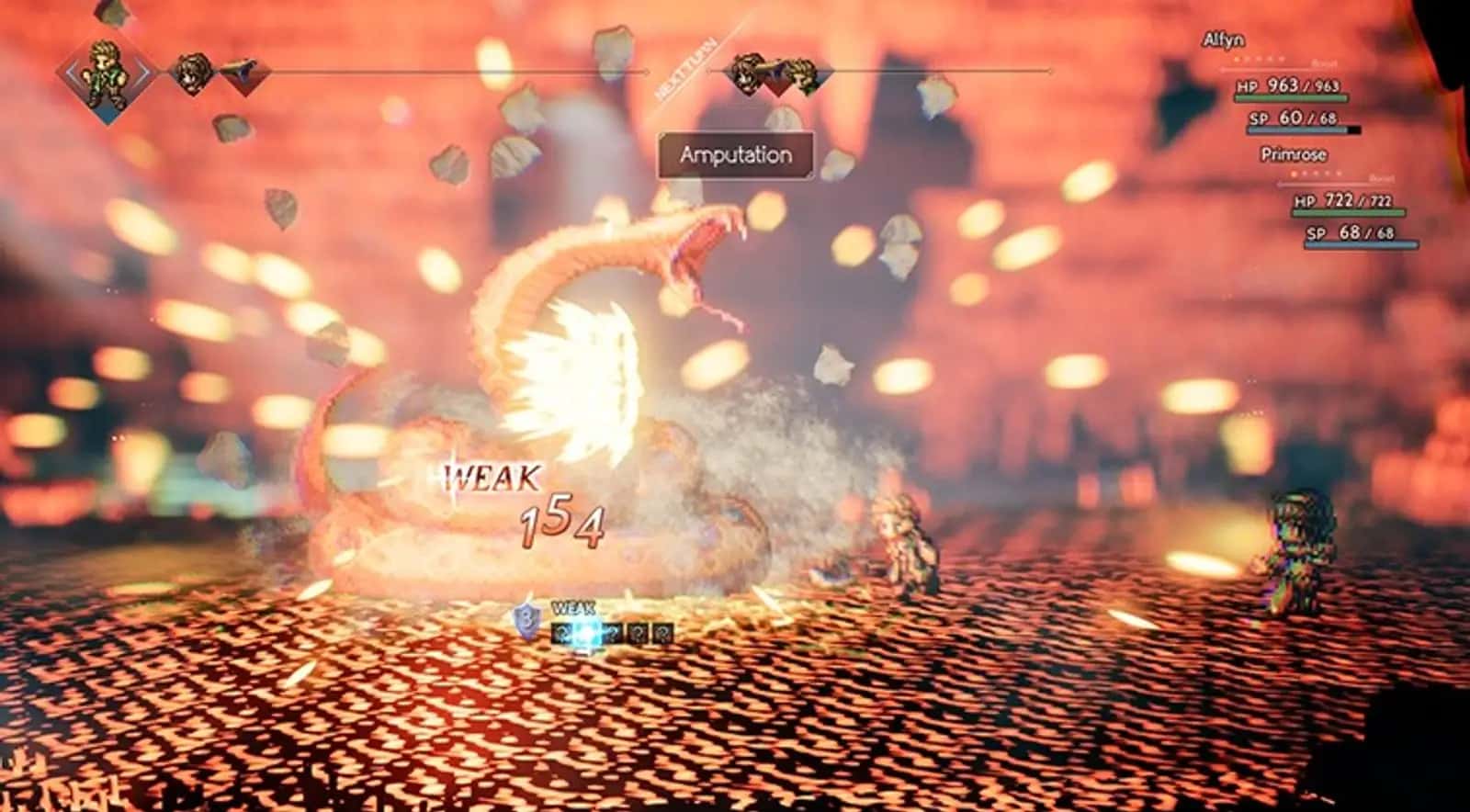Toggle Boost mode for Alfyn

[1324, 62]
